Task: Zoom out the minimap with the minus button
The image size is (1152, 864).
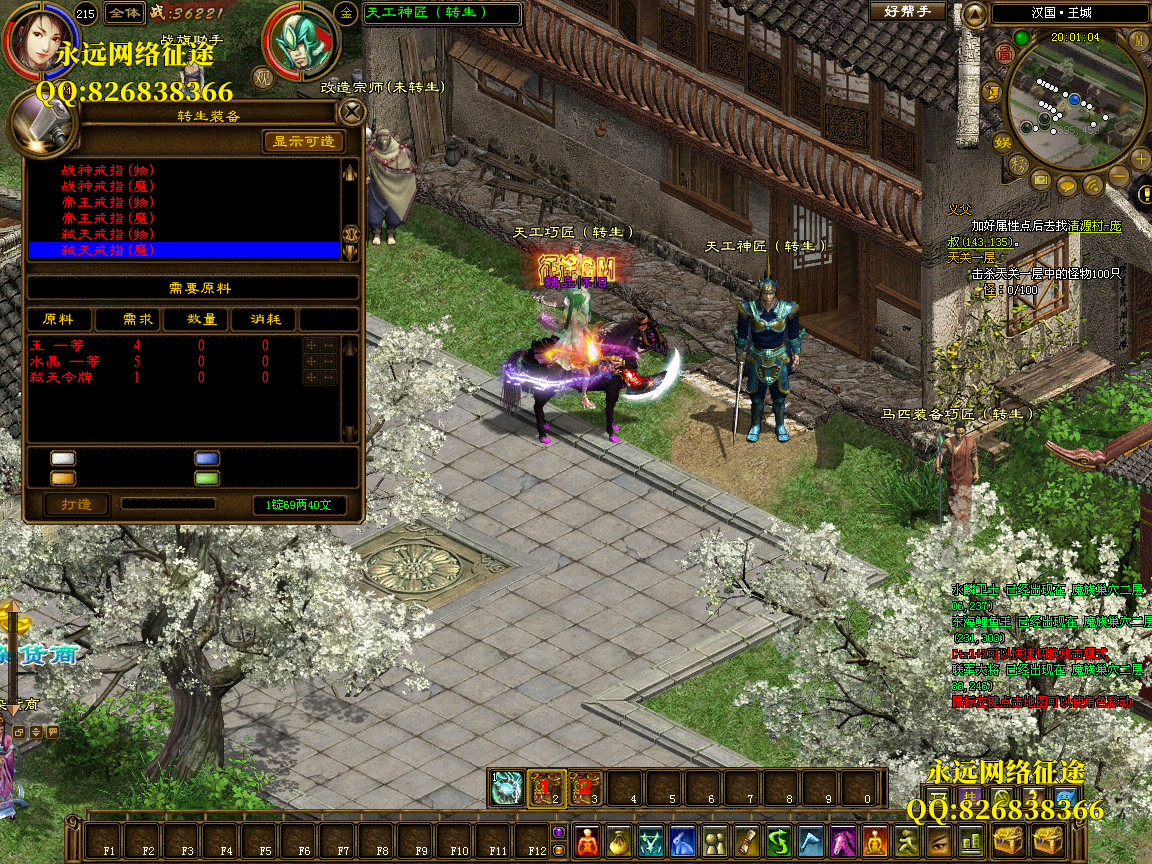Action: 1118,177
